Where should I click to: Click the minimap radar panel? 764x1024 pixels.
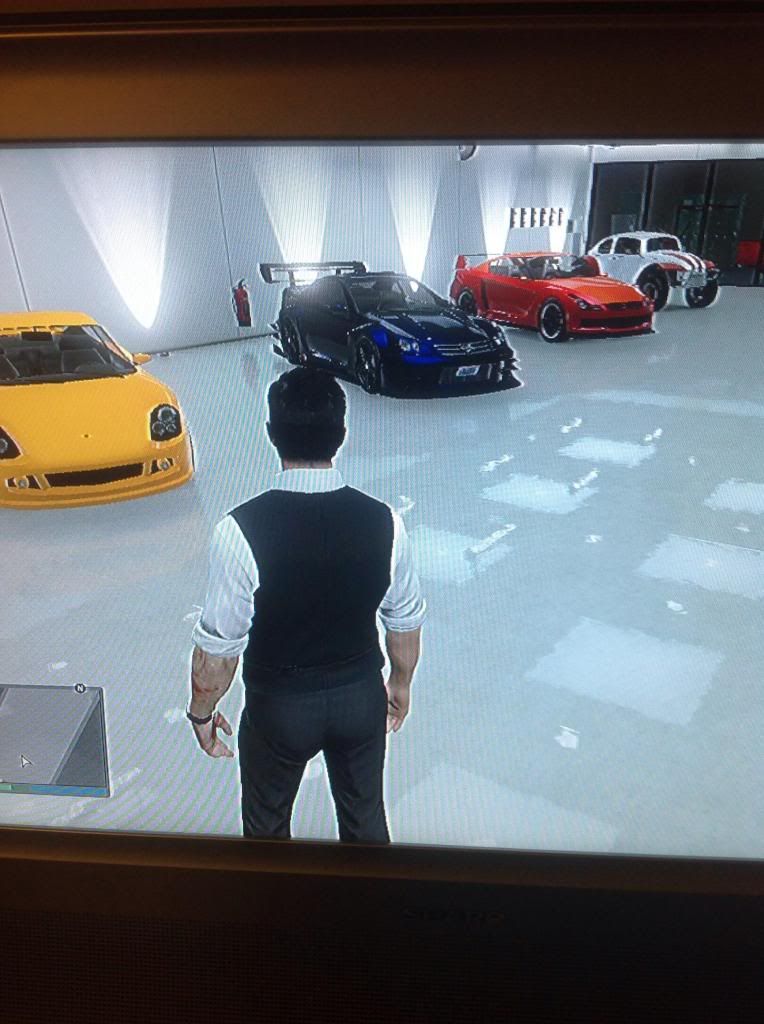tap(52, 738)
